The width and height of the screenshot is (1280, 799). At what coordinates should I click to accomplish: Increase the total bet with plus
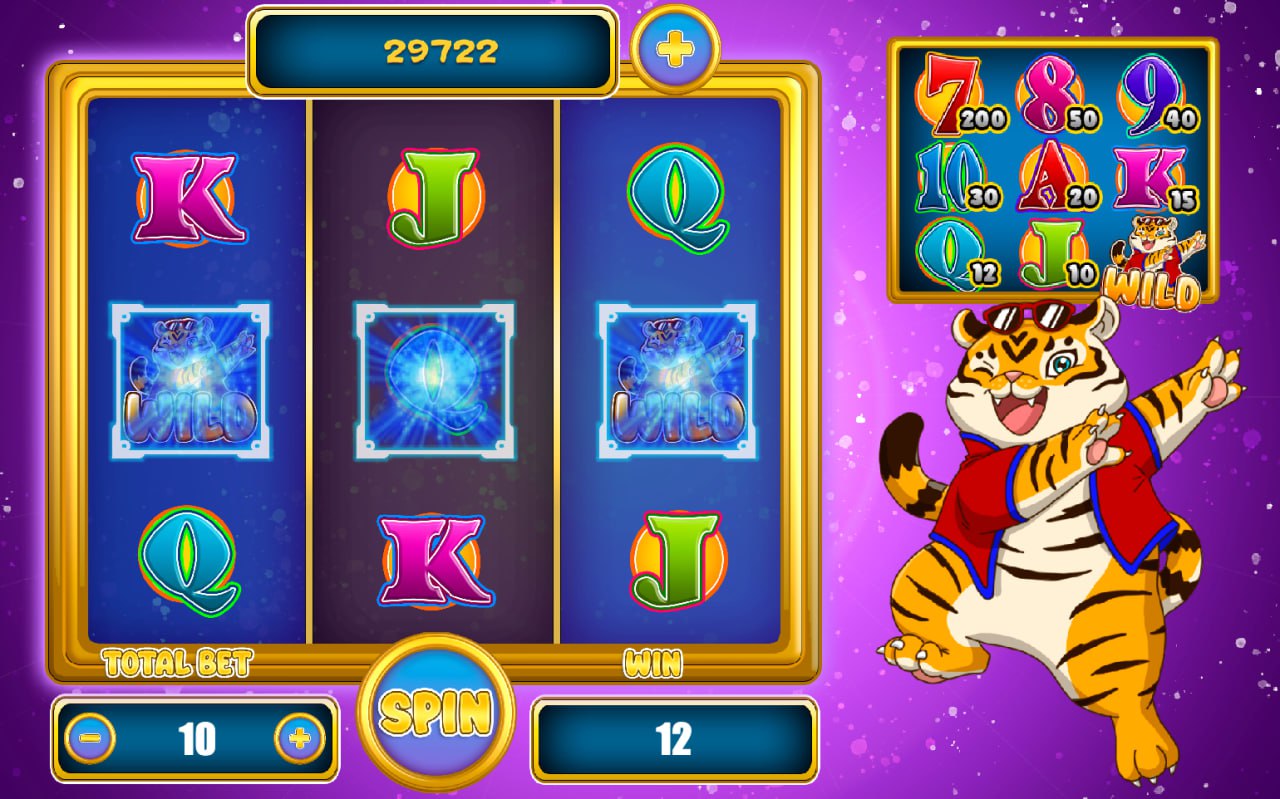[x=299, y=739]
